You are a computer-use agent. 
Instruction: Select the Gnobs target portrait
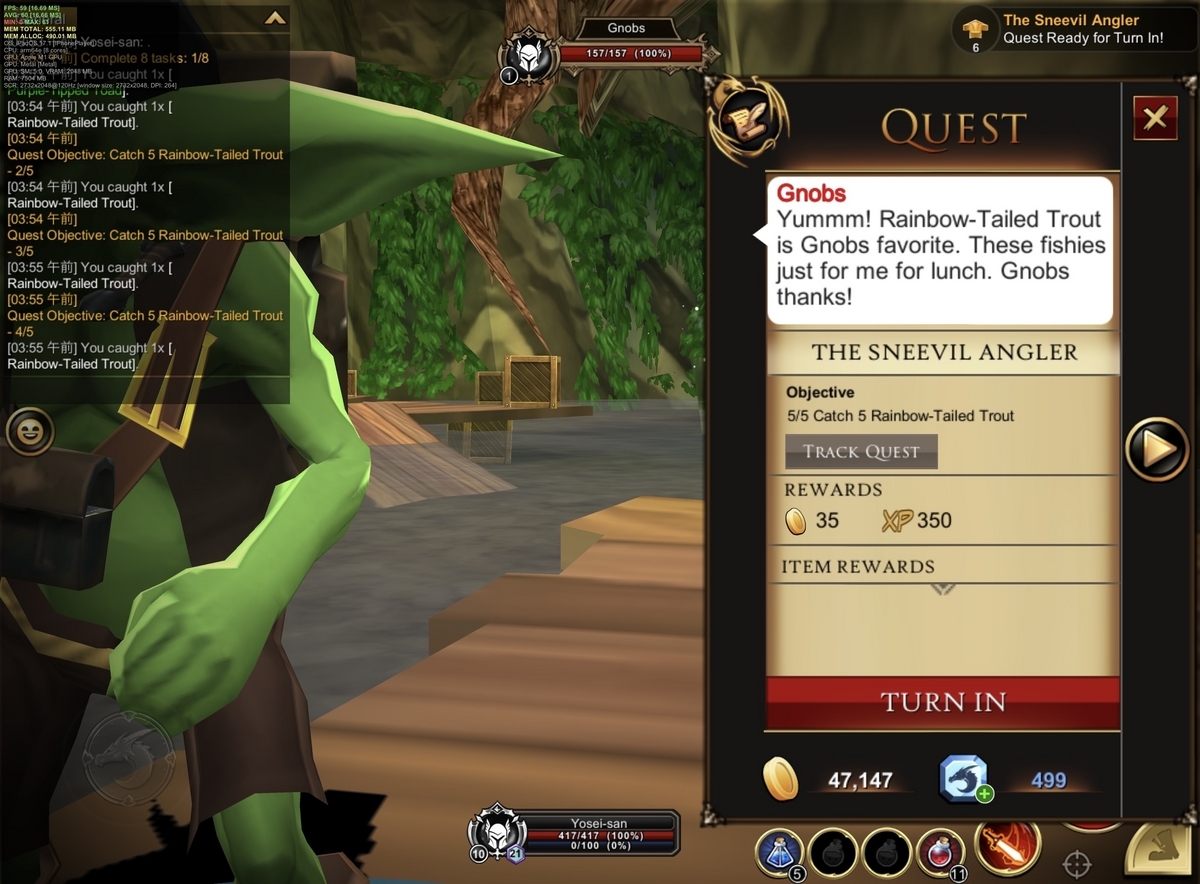coord(530,55)
